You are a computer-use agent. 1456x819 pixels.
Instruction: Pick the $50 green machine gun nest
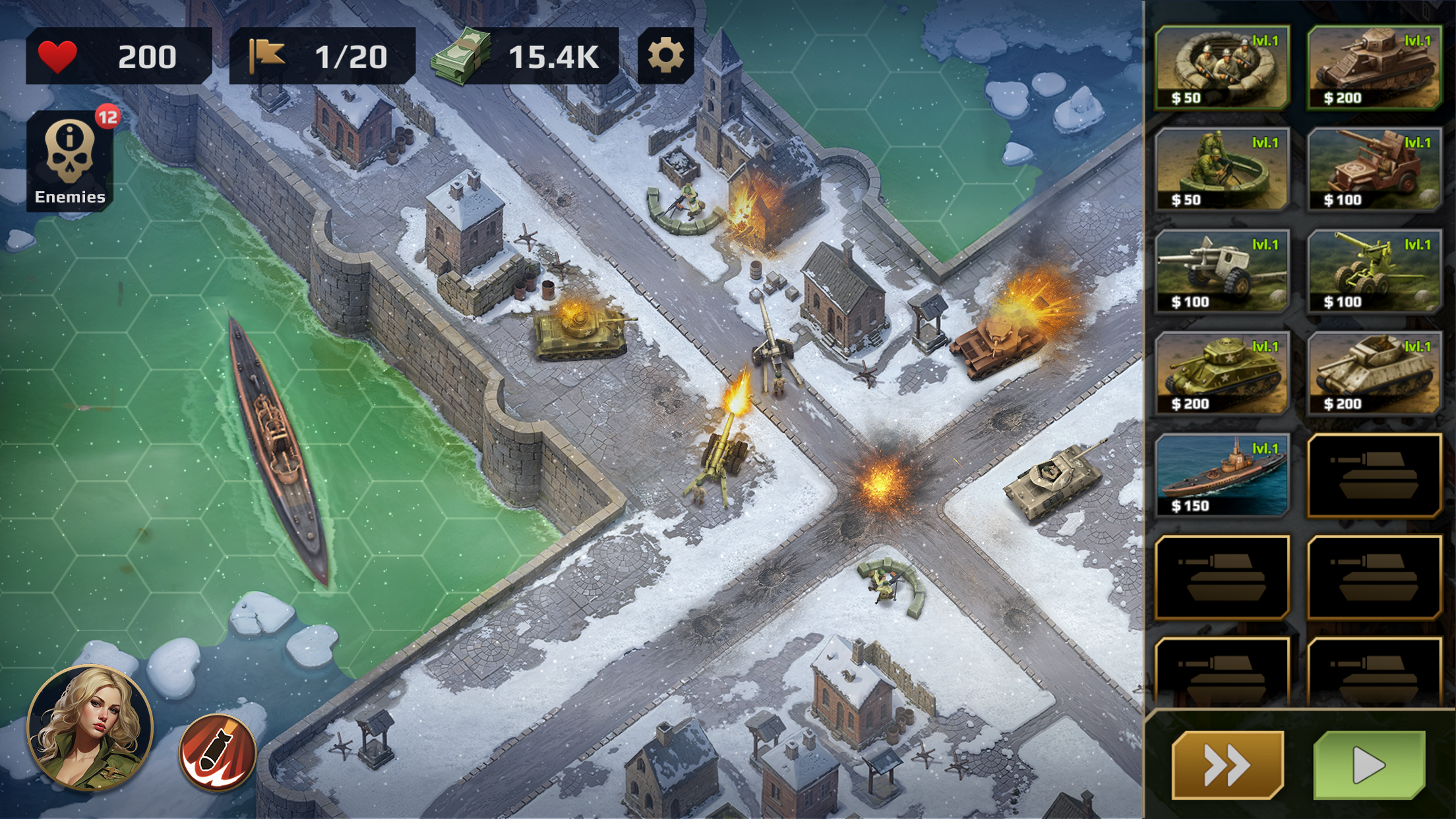pos(1222,169)
